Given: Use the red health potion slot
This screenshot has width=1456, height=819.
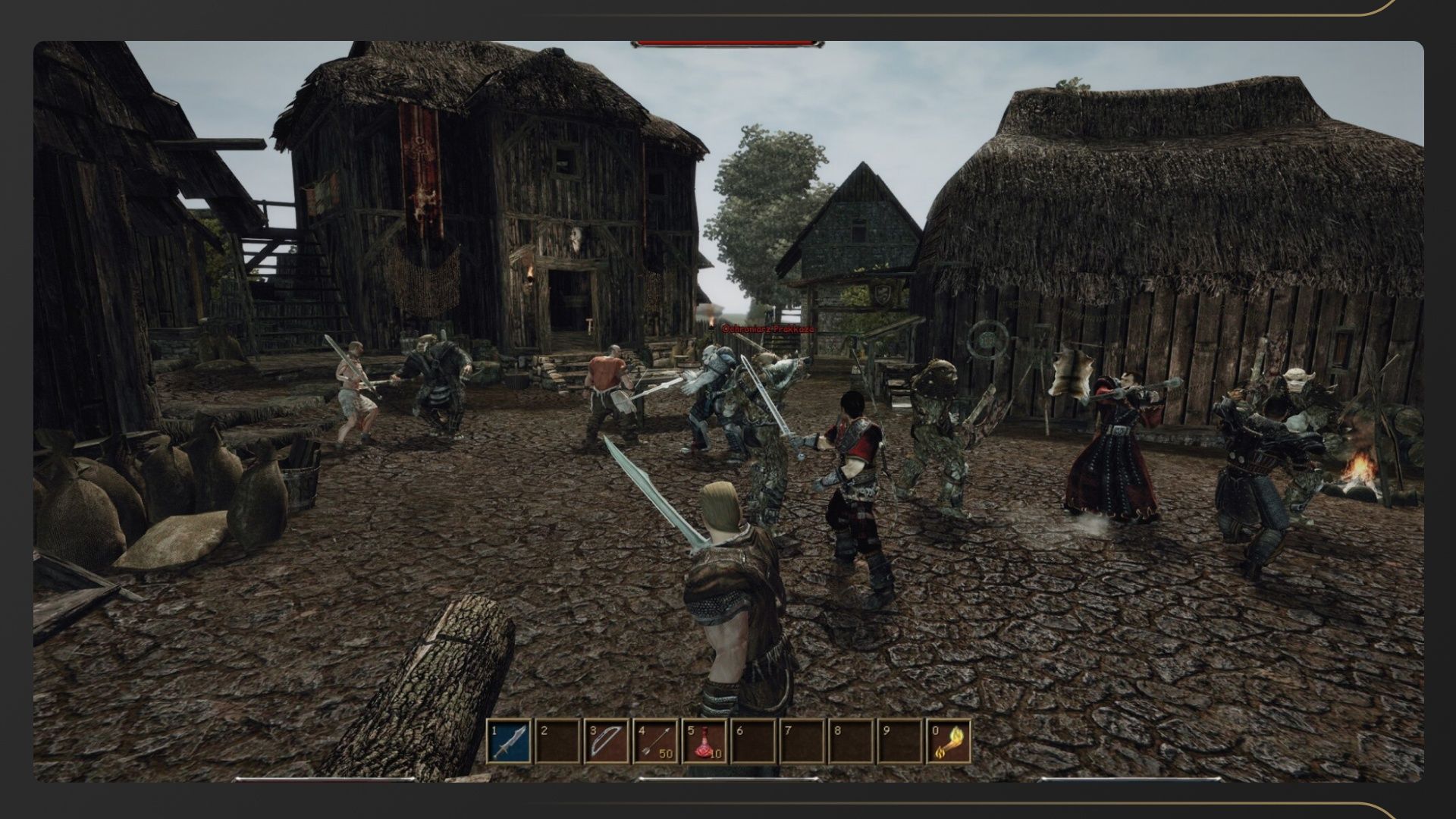Looking at the screenshot, I should tap(704, 741).
